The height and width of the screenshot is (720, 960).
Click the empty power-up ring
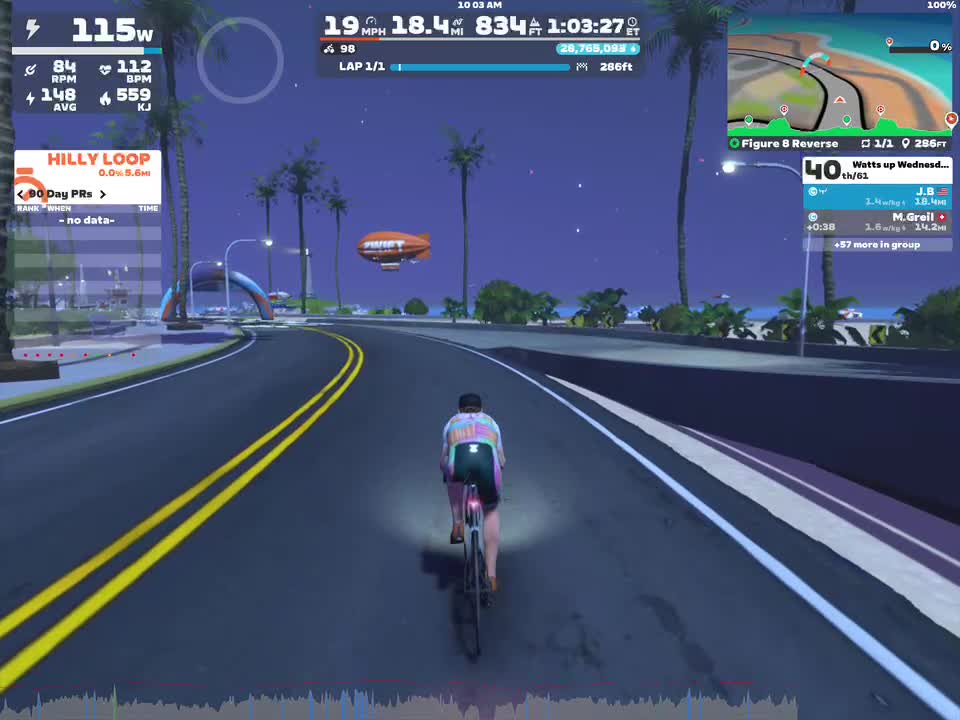pyautogui.click(x=240, y=60)
